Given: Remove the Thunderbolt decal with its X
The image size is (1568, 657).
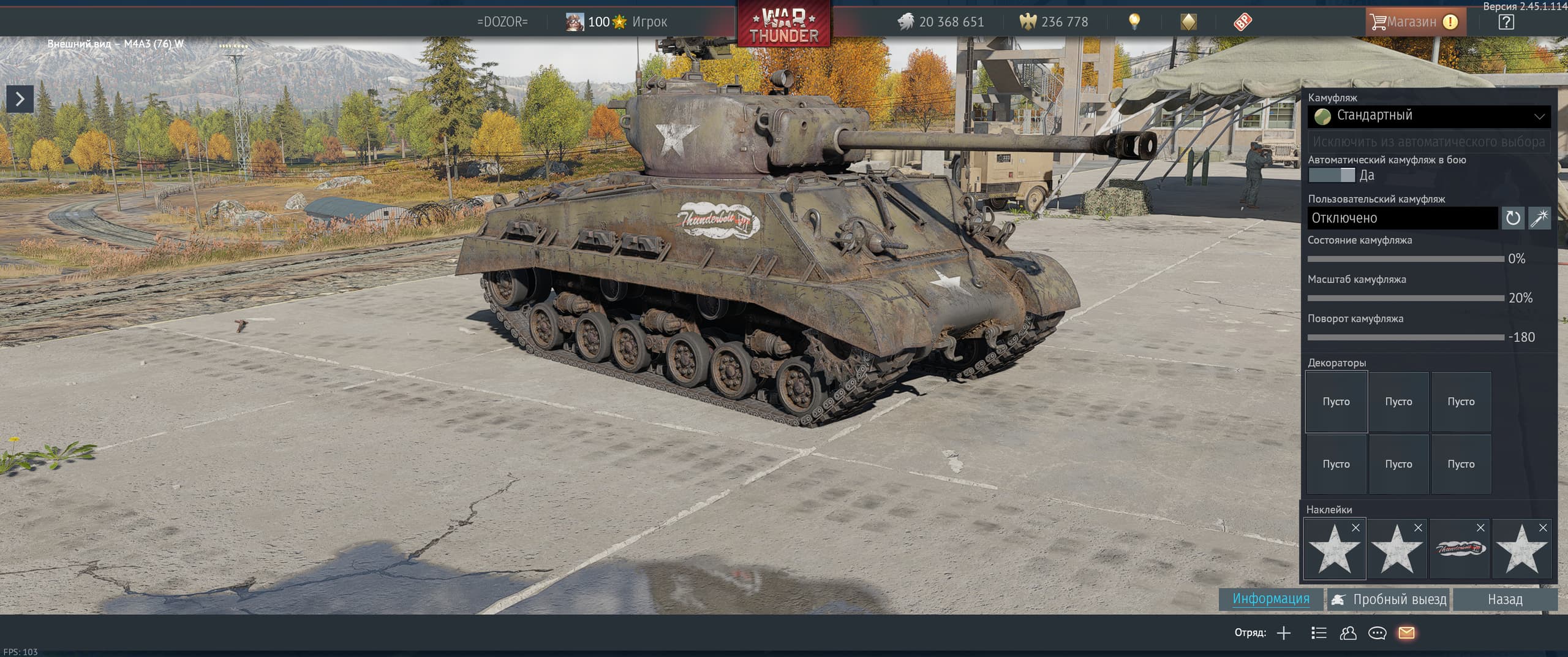Looking at the screenshot, I should (1480, 528).
